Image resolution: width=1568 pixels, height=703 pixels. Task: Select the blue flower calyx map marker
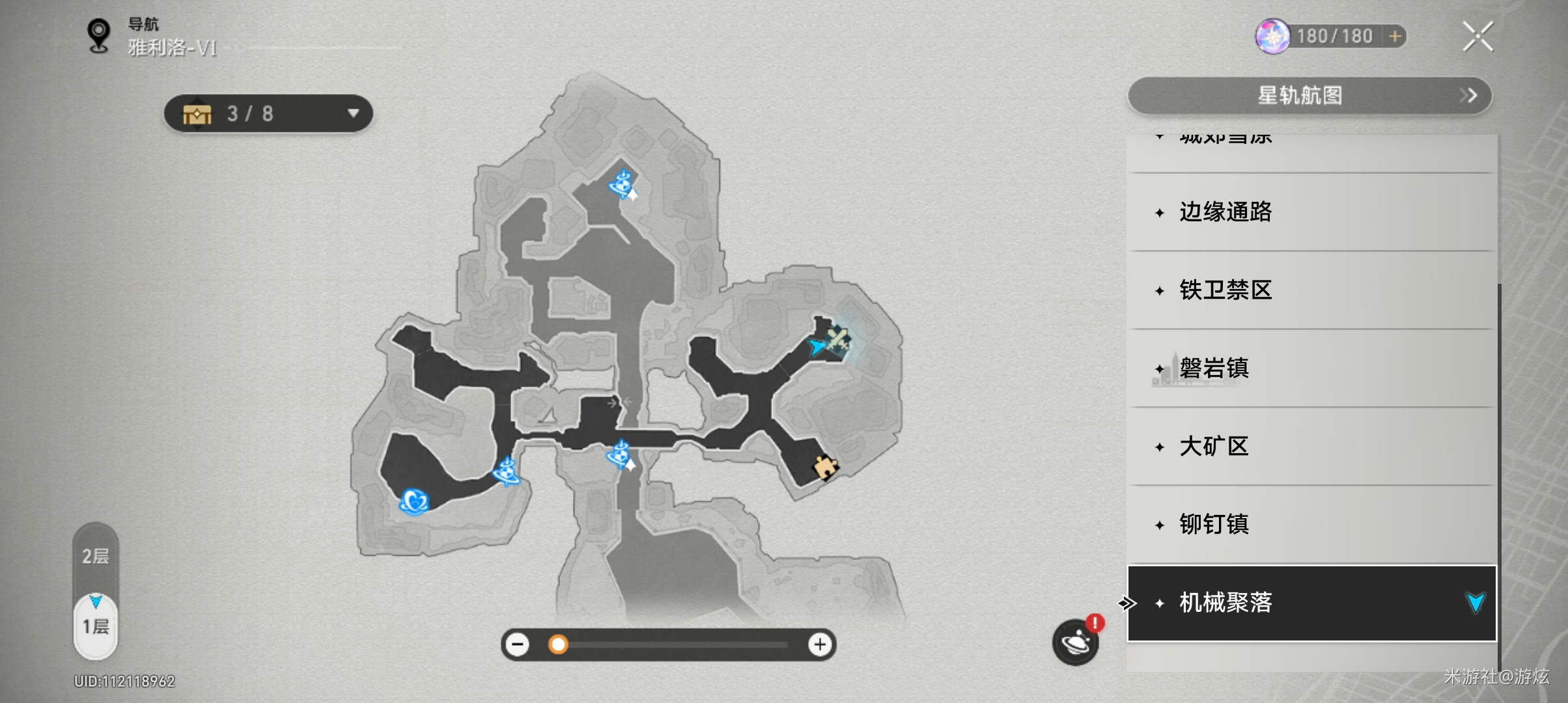click(414, 501)
